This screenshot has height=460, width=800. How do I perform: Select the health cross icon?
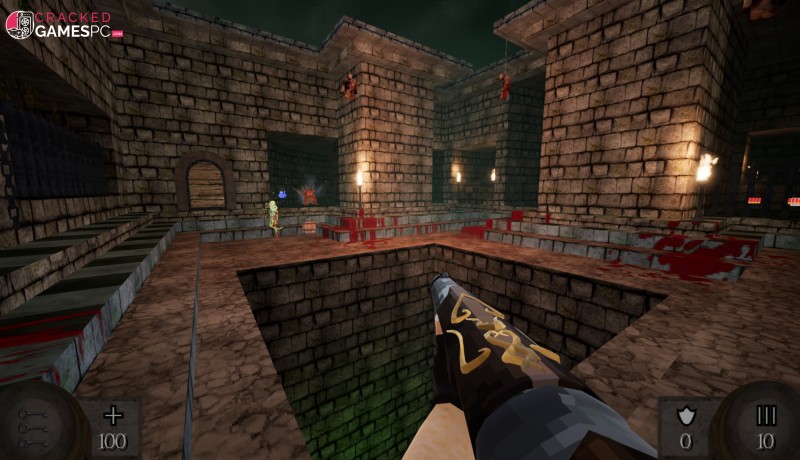pos(113,416)
